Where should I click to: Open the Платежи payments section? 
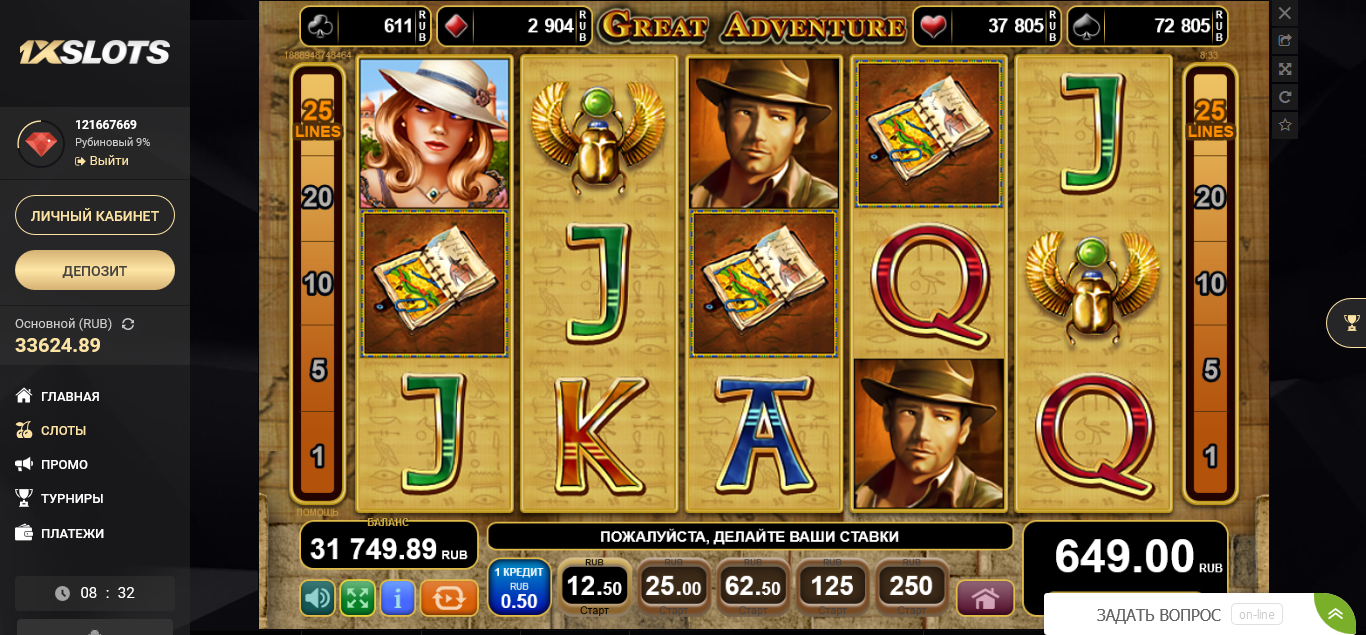pos(72,534)
